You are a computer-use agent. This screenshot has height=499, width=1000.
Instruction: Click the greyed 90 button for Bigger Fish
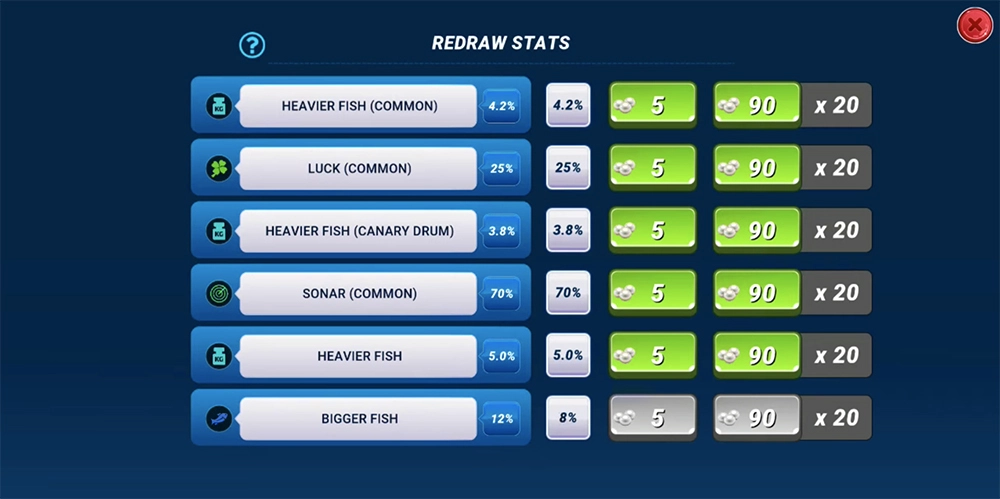(757, 418)
